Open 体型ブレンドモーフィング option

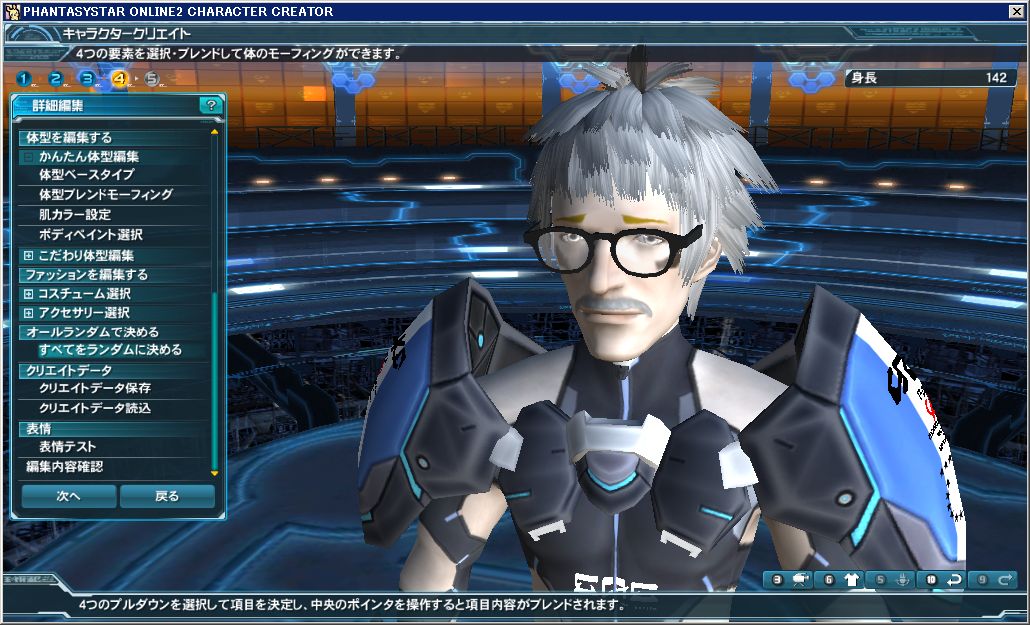(x=105, y=195)
